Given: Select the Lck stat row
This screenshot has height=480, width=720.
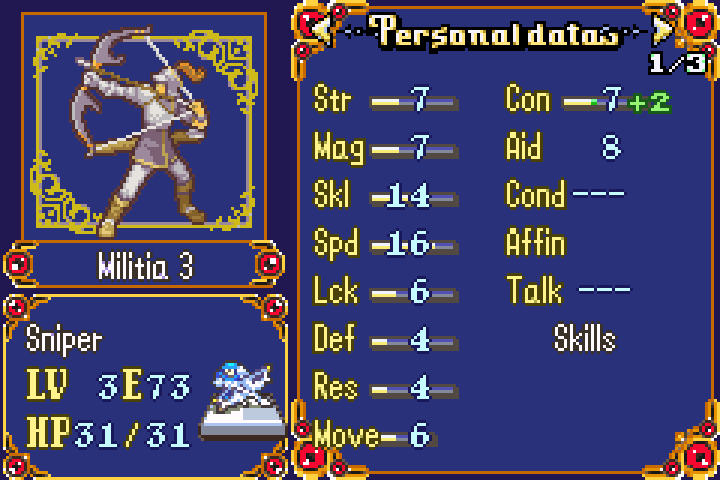Looking at the screenshot, I should tap(385, 291).
